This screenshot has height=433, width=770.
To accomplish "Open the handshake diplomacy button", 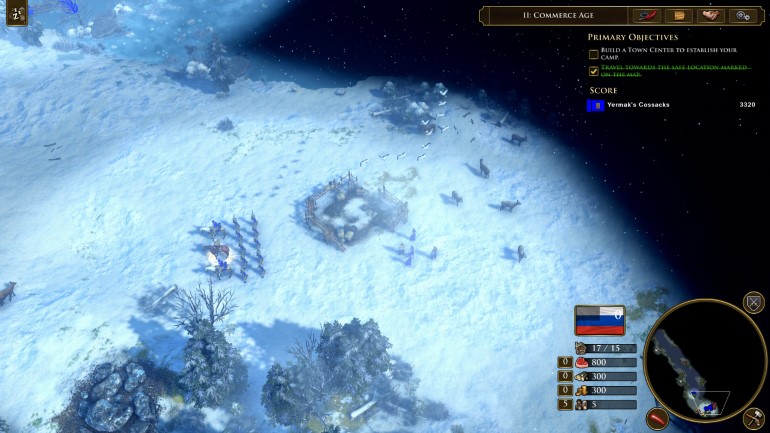I will 711,16.
